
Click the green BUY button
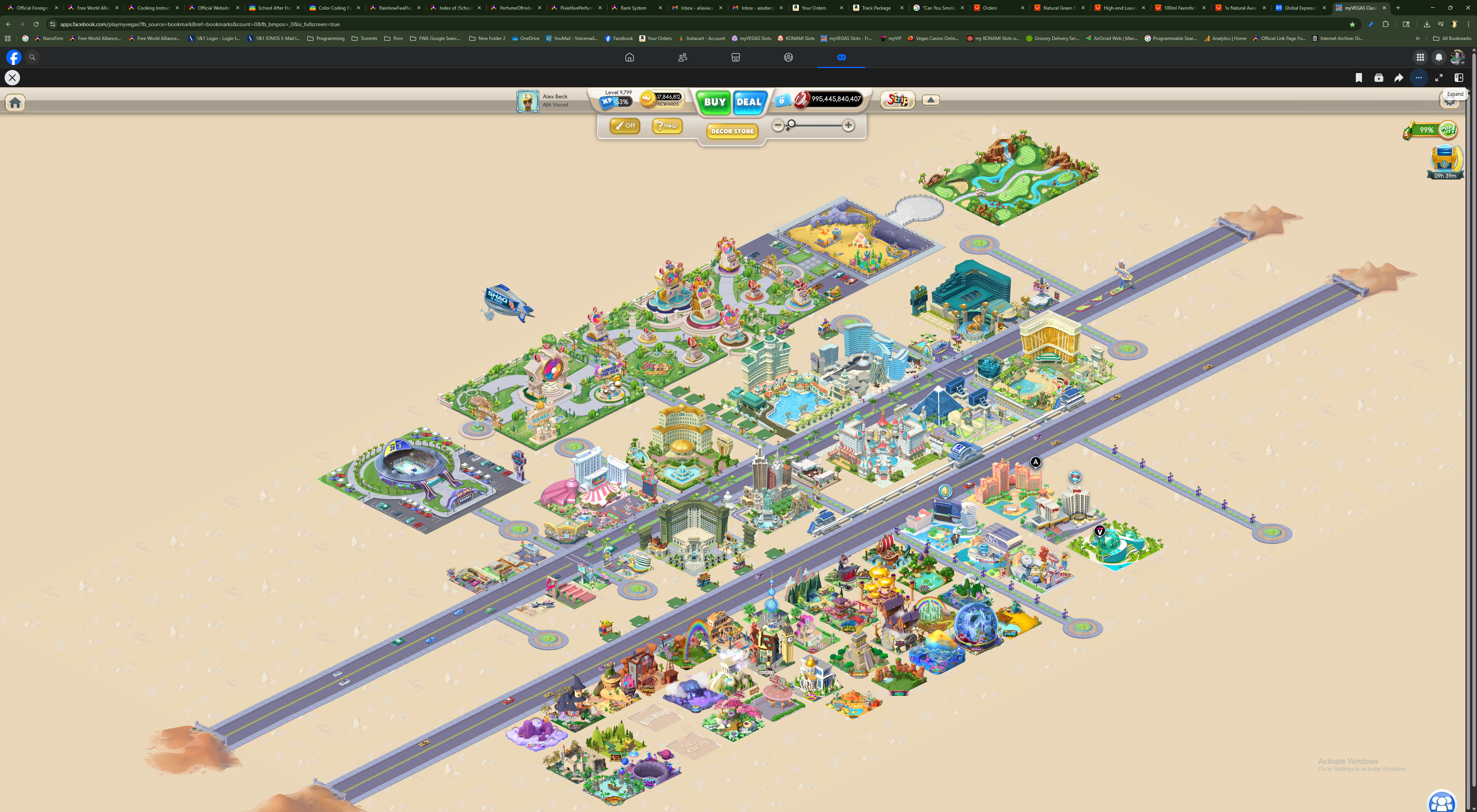(714, 102)
